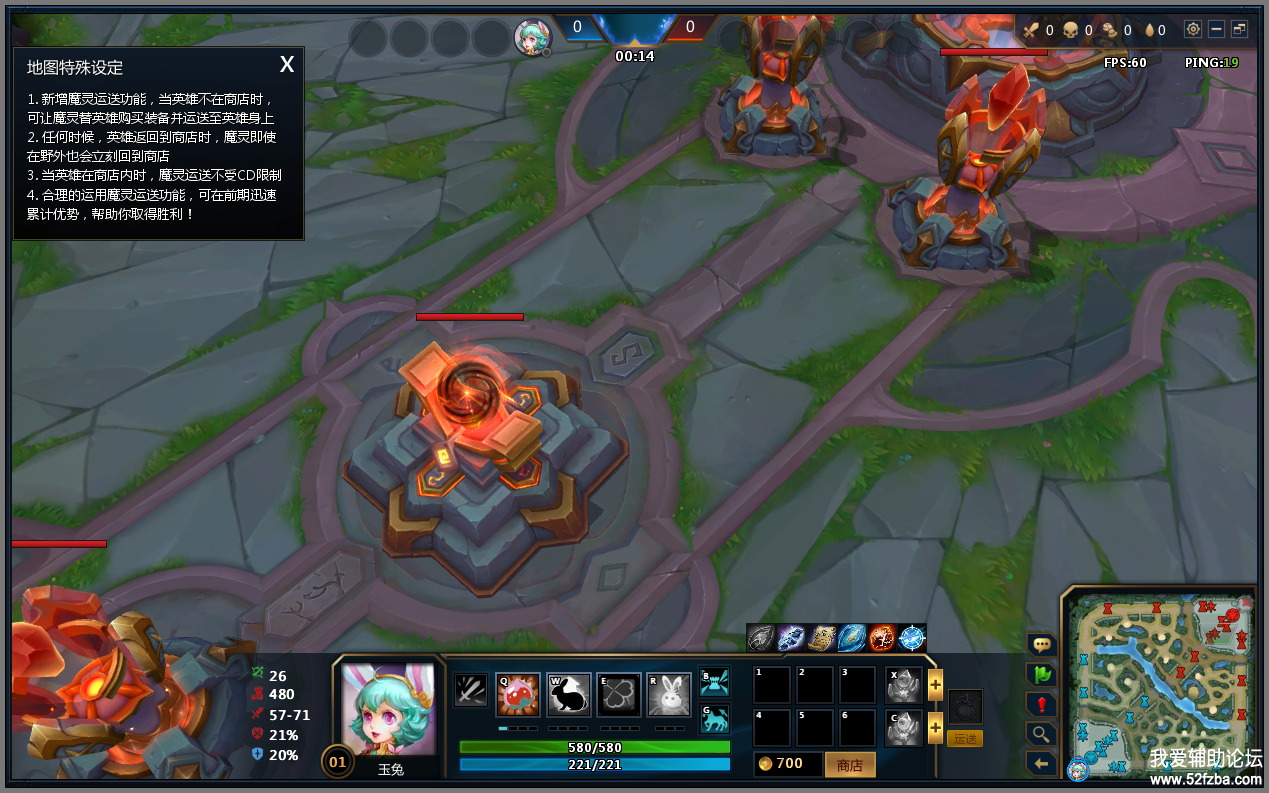Image resolution: width=1269 pixels, height=793 pixels.
Task: Open the gear settings button
Action: pyautogui.click(x=1192, y=30)
